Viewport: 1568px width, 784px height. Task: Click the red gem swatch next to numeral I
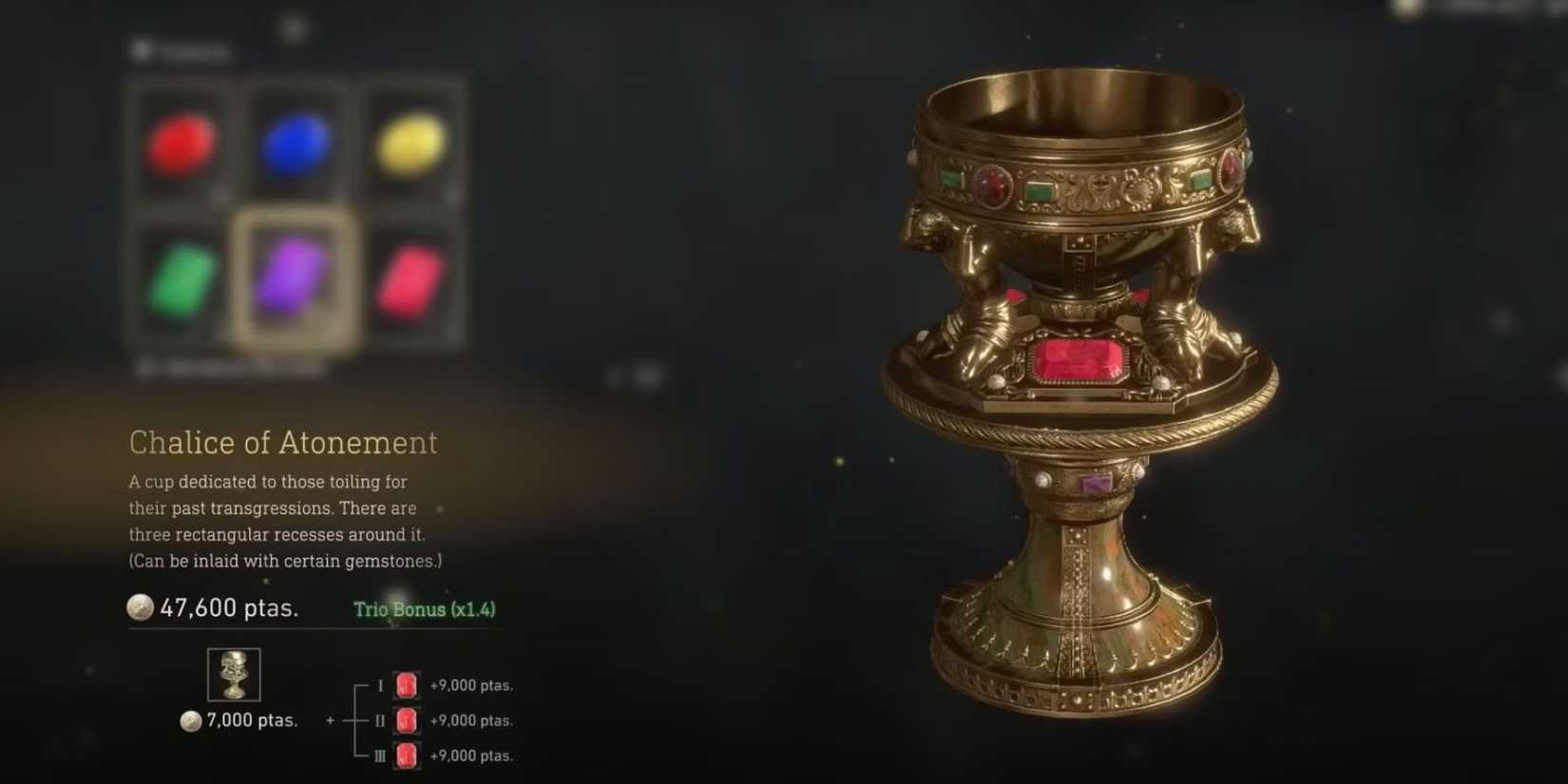tap(406, 684)
